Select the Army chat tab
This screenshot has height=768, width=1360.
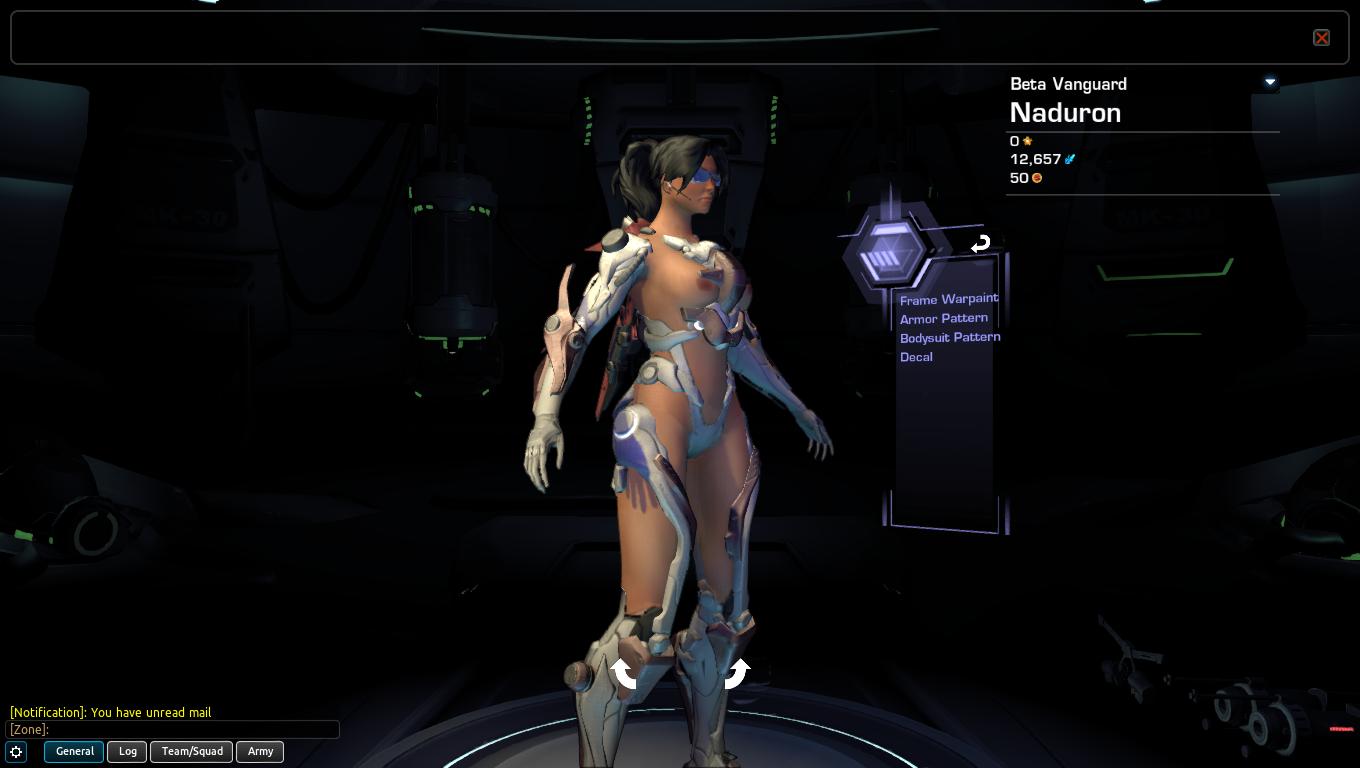260,751
